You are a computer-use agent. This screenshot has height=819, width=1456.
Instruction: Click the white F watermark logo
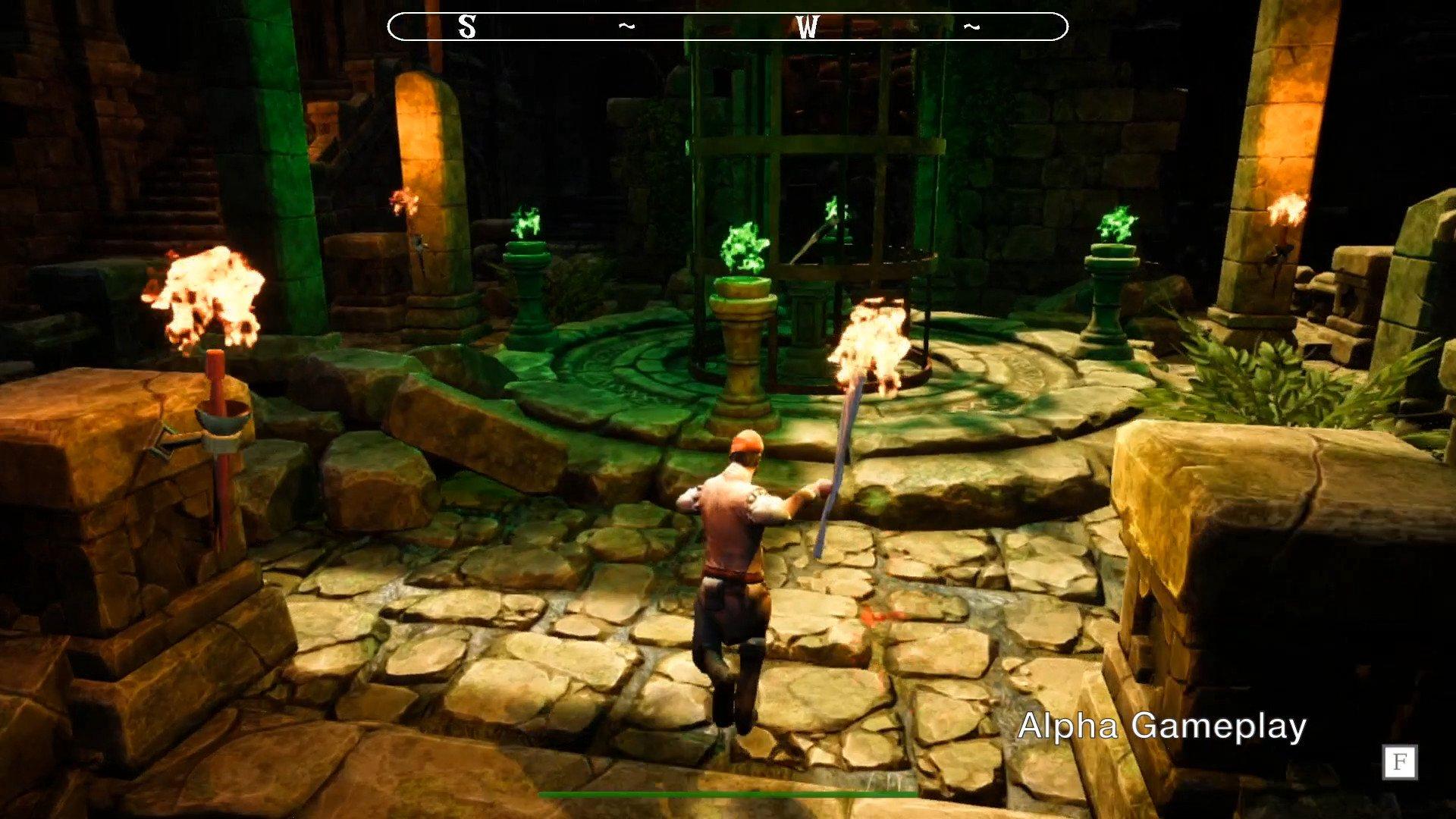coord(1399,762)
